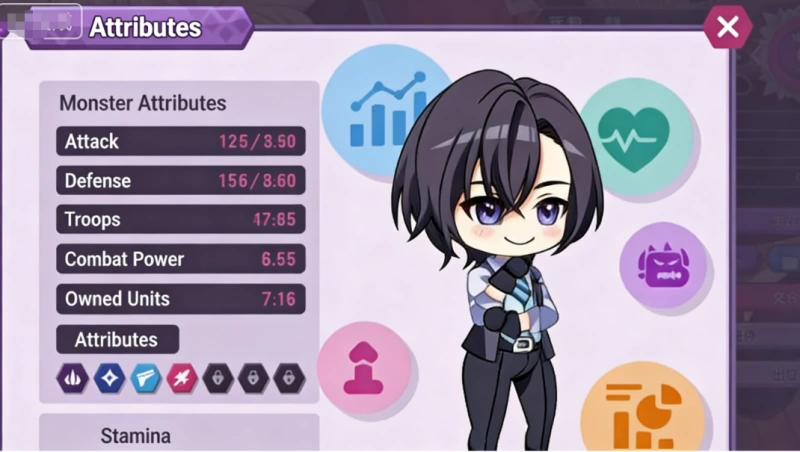Choose the light blue gun attribute hexagon
This screenshot has width=800, height=452.
pos(144,377)
